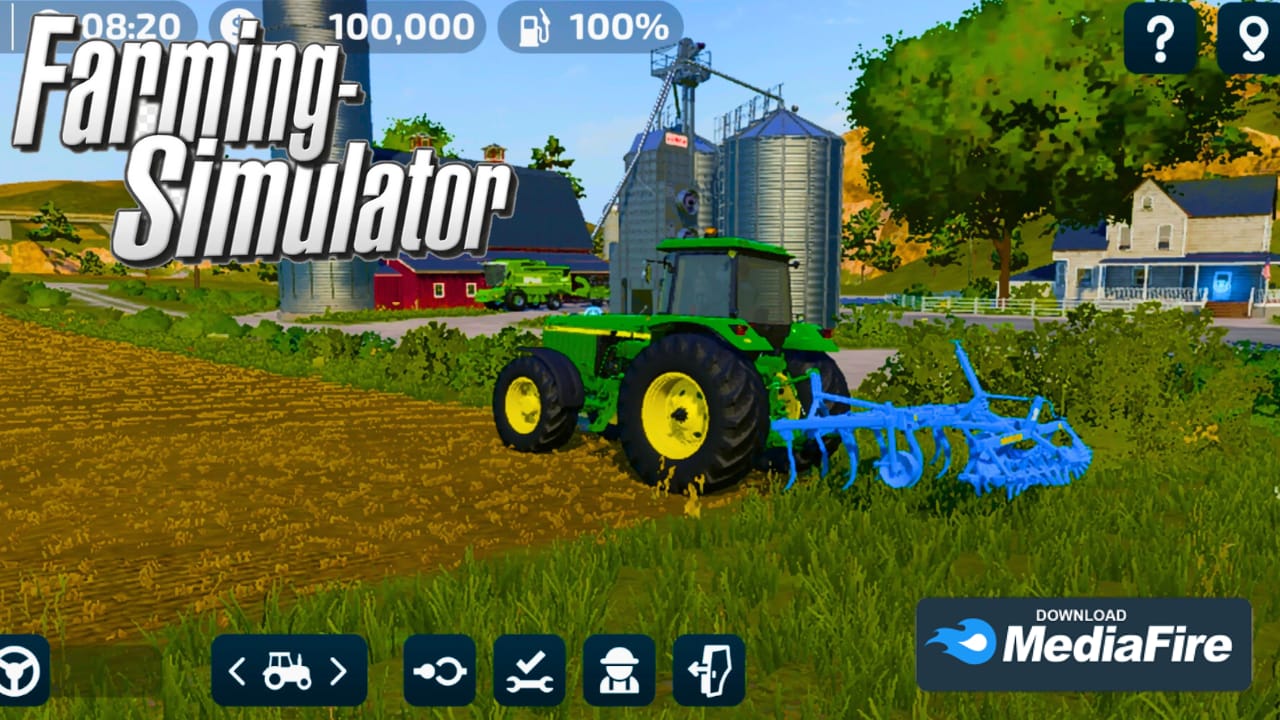Exit the vehicle using the door button
This screenshot has height=720, width=1280.
point(709,671)
